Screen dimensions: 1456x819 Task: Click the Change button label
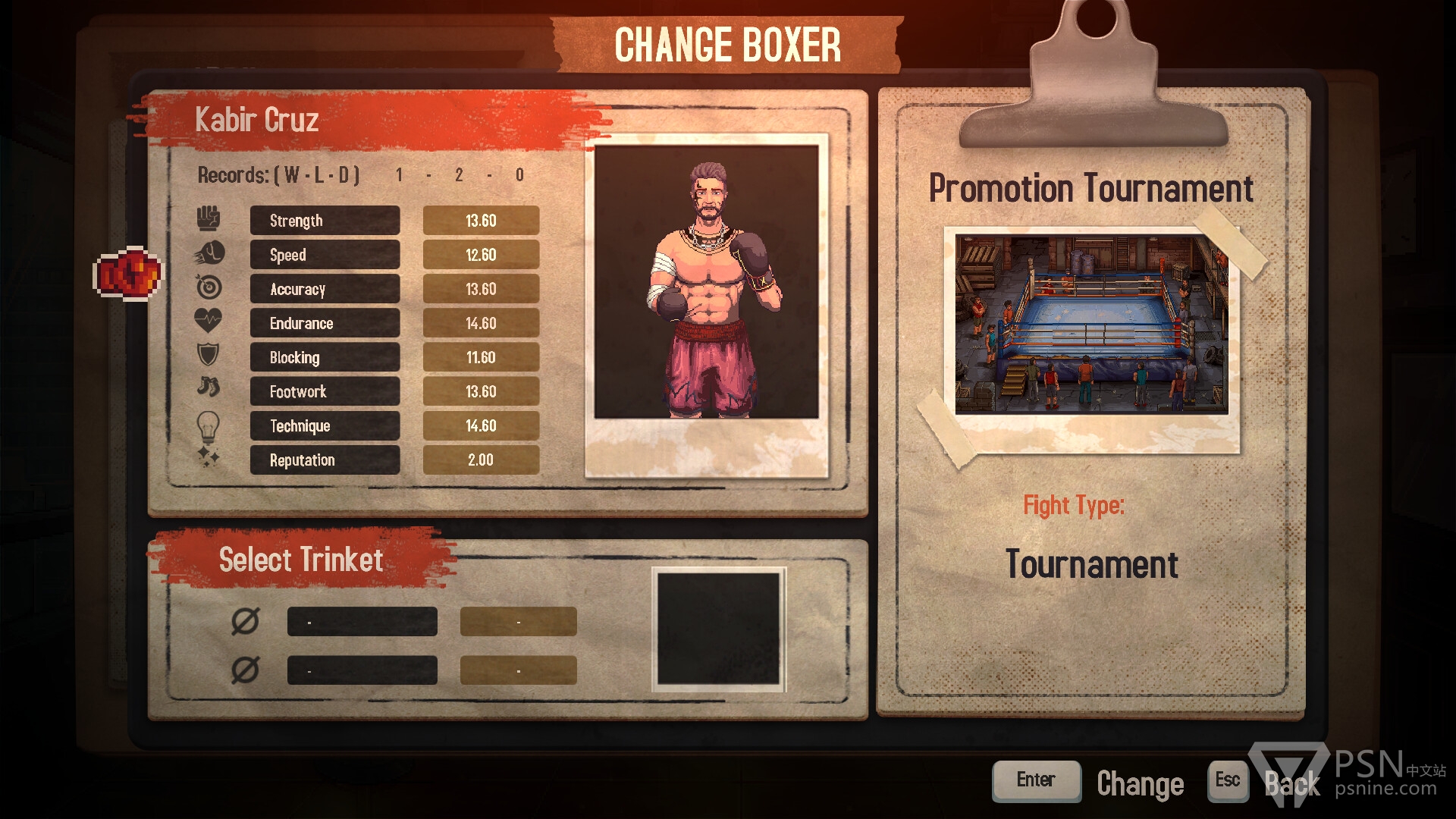pyautogui.click(x=1140, y=783)
